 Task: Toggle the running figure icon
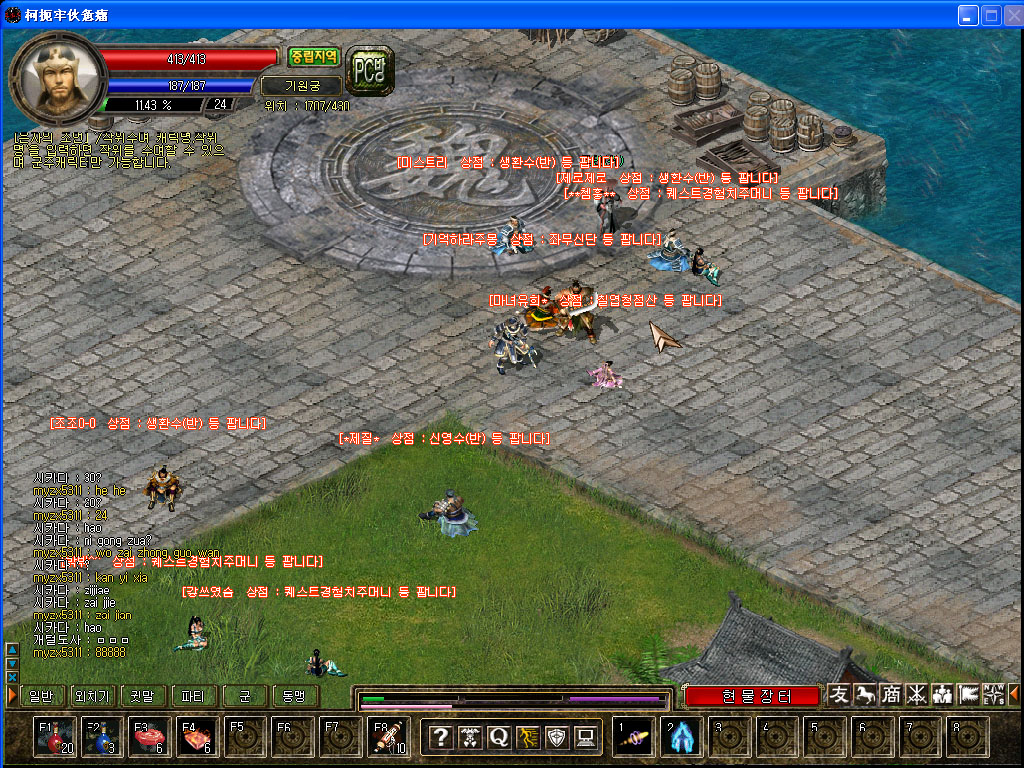tap(528, 738)
